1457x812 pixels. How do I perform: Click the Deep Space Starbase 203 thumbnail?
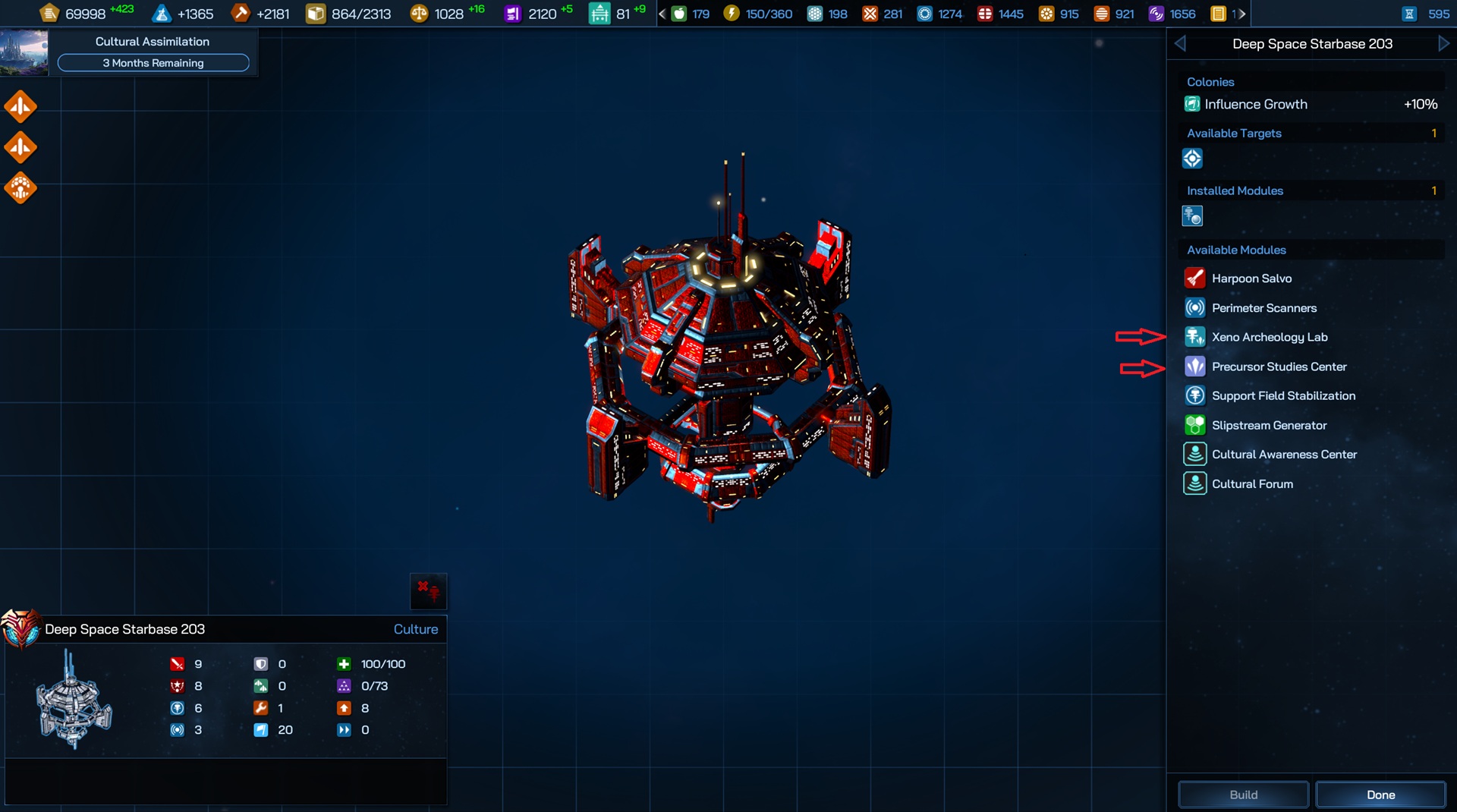click(x=73, y=699)
